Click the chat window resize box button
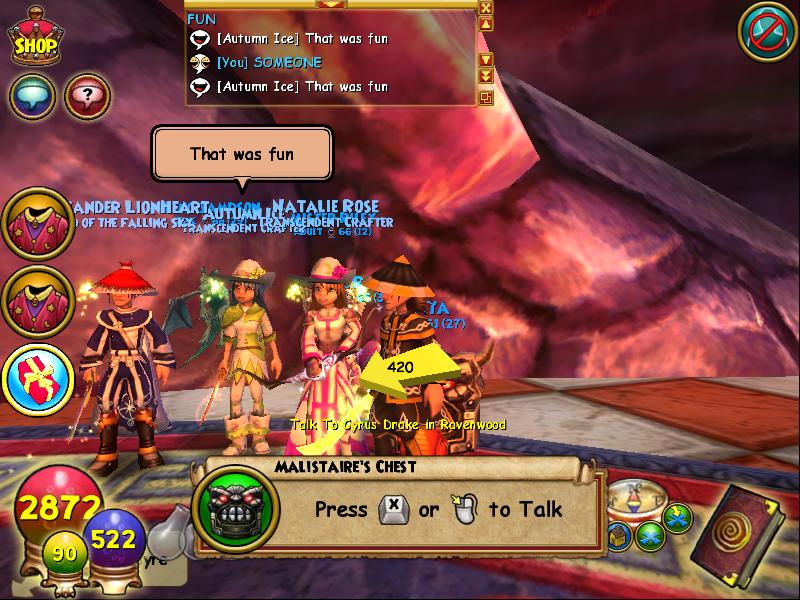Image resolution: width=800 pixels, height=600 pixels. (486, 97)
